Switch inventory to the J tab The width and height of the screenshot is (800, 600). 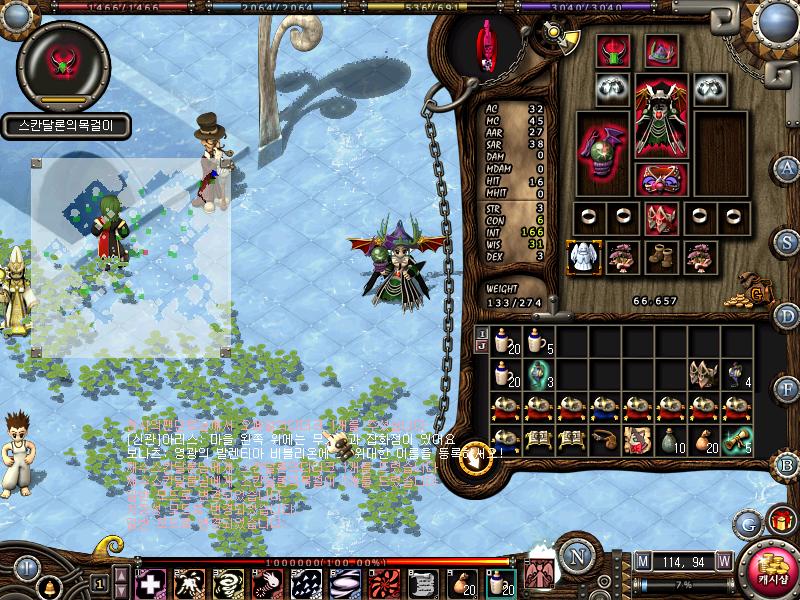pos(481,347)
